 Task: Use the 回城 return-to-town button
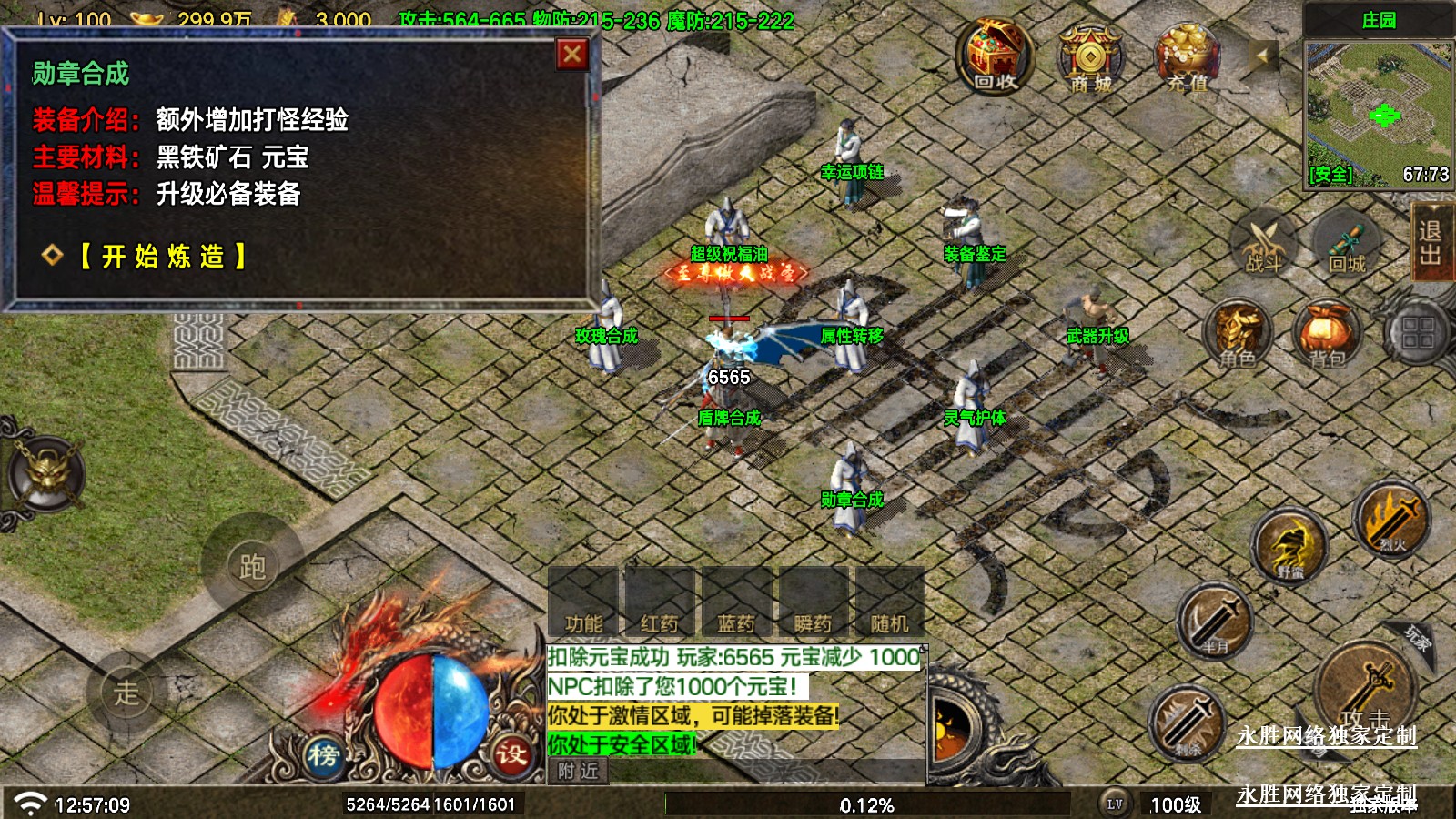(1347, 246)
